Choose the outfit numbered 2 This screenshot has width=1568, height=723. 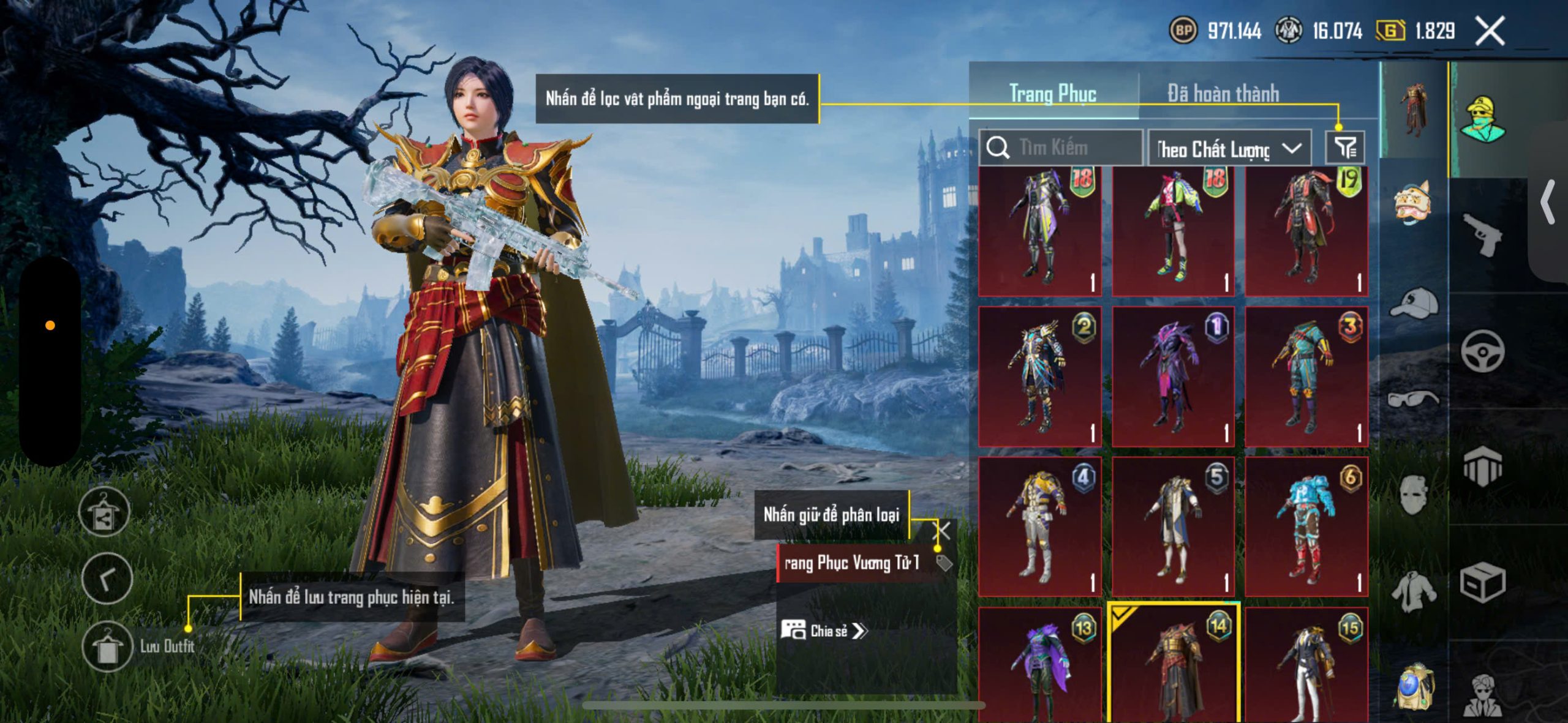point(1040,376)
